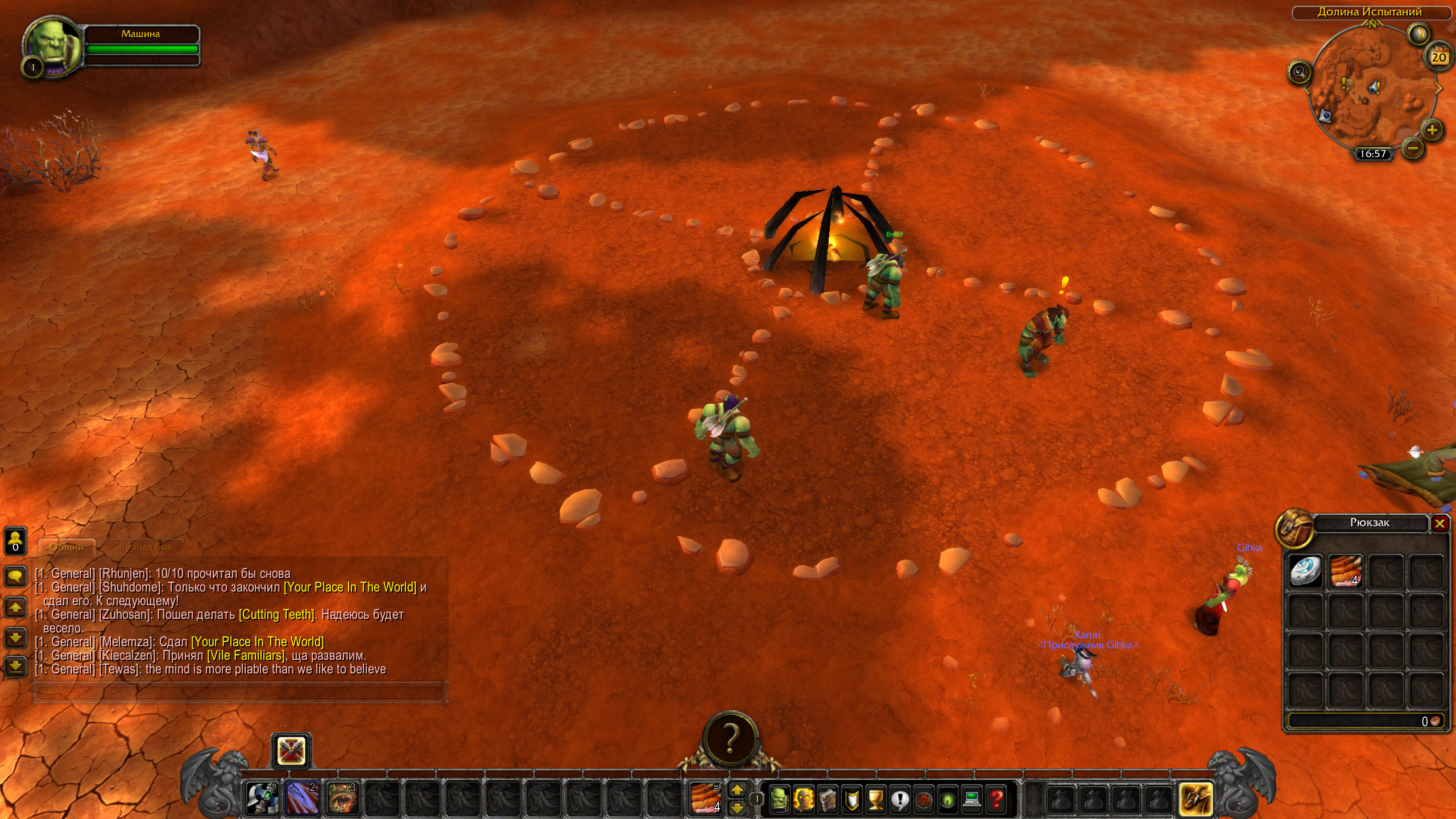Screen dimensions: 1456x819
Task: Zoom out the minimap with the minus button
Action: point(1413,149)
